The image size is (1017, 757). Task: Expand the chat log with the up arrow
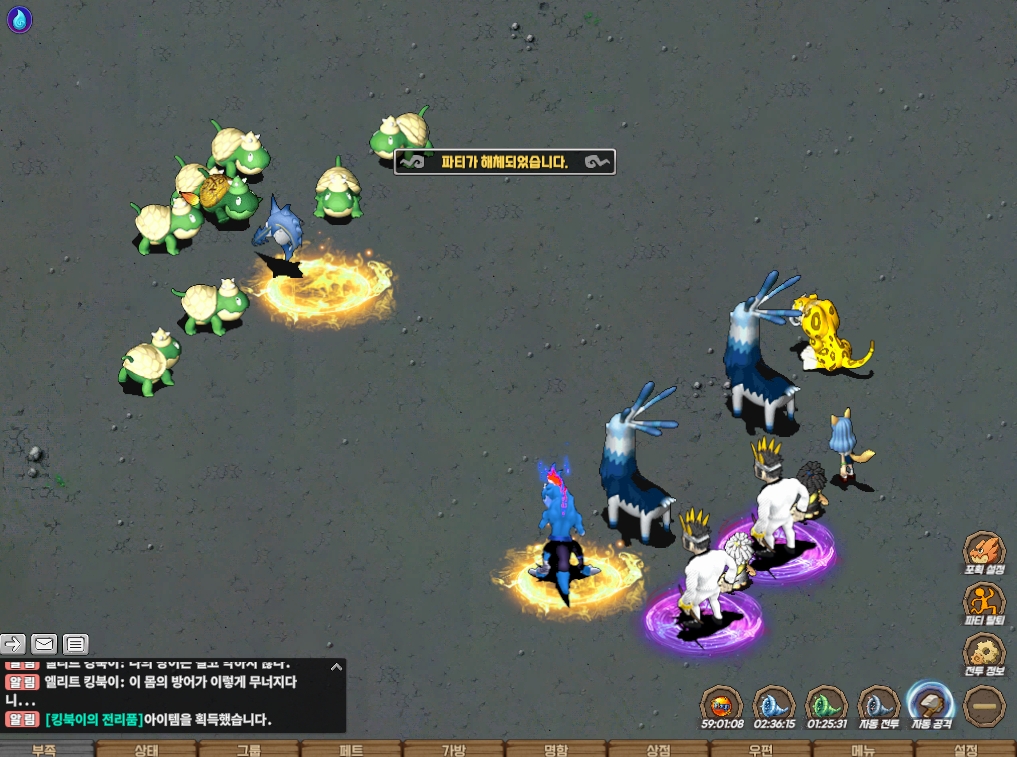(337, 666)
